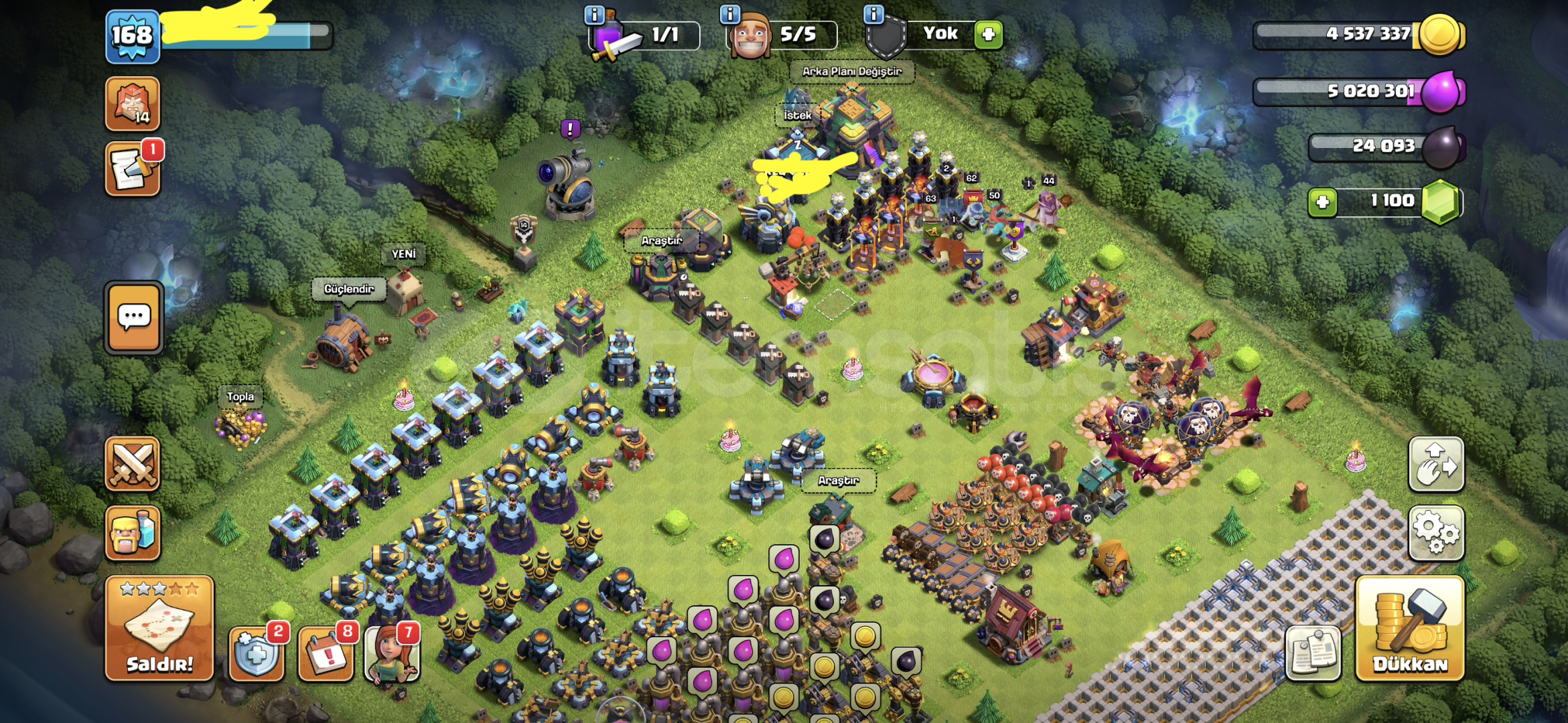Open the layout editor hand button

pyautogui.click(x=1436, y=464)
